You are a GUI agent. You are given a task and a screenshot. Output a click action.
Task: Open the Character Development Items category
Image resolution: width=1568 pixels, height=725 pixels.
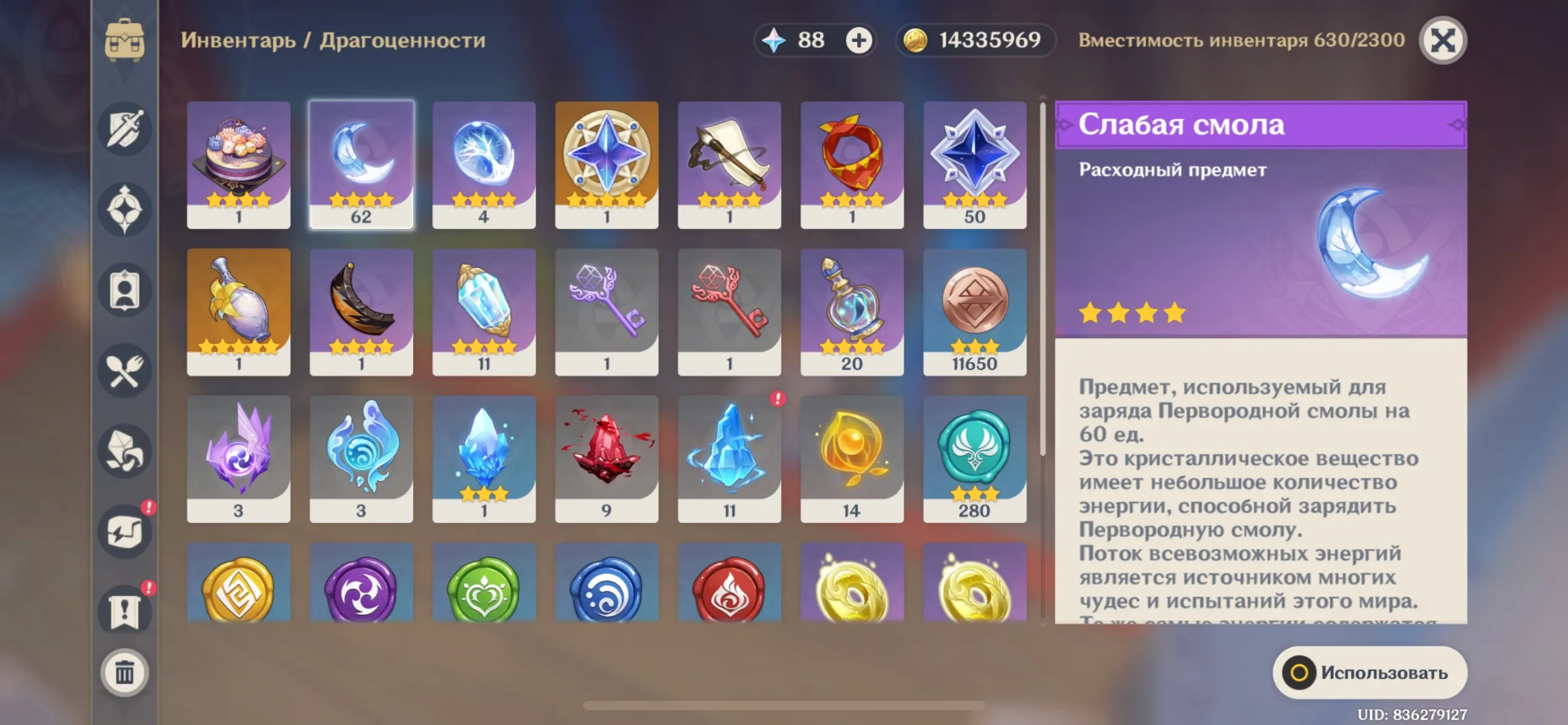coord(124,289)
